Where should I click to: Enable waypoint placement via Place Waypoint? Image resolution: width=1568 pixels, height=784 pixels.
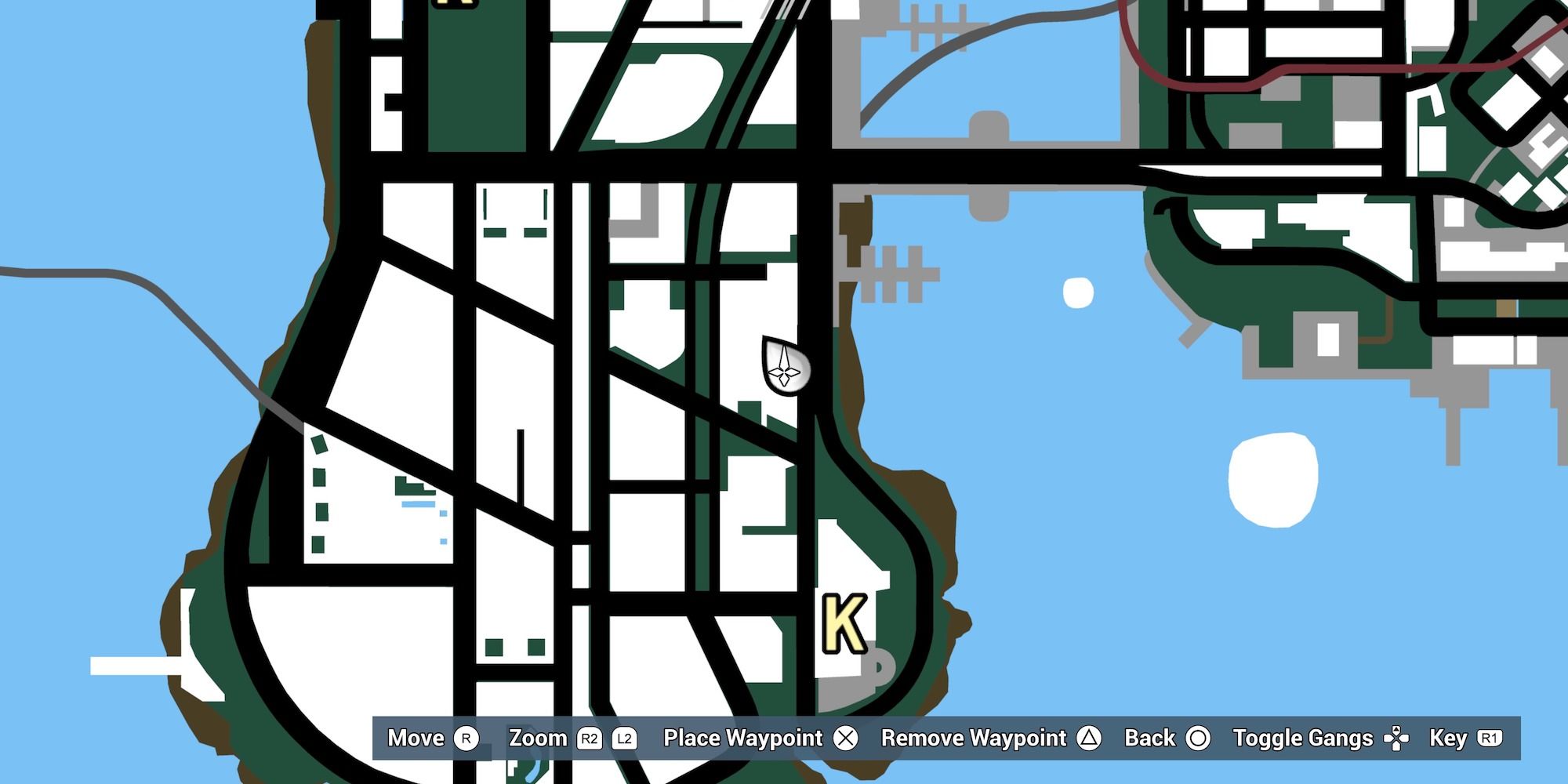[x=742, y=738]
